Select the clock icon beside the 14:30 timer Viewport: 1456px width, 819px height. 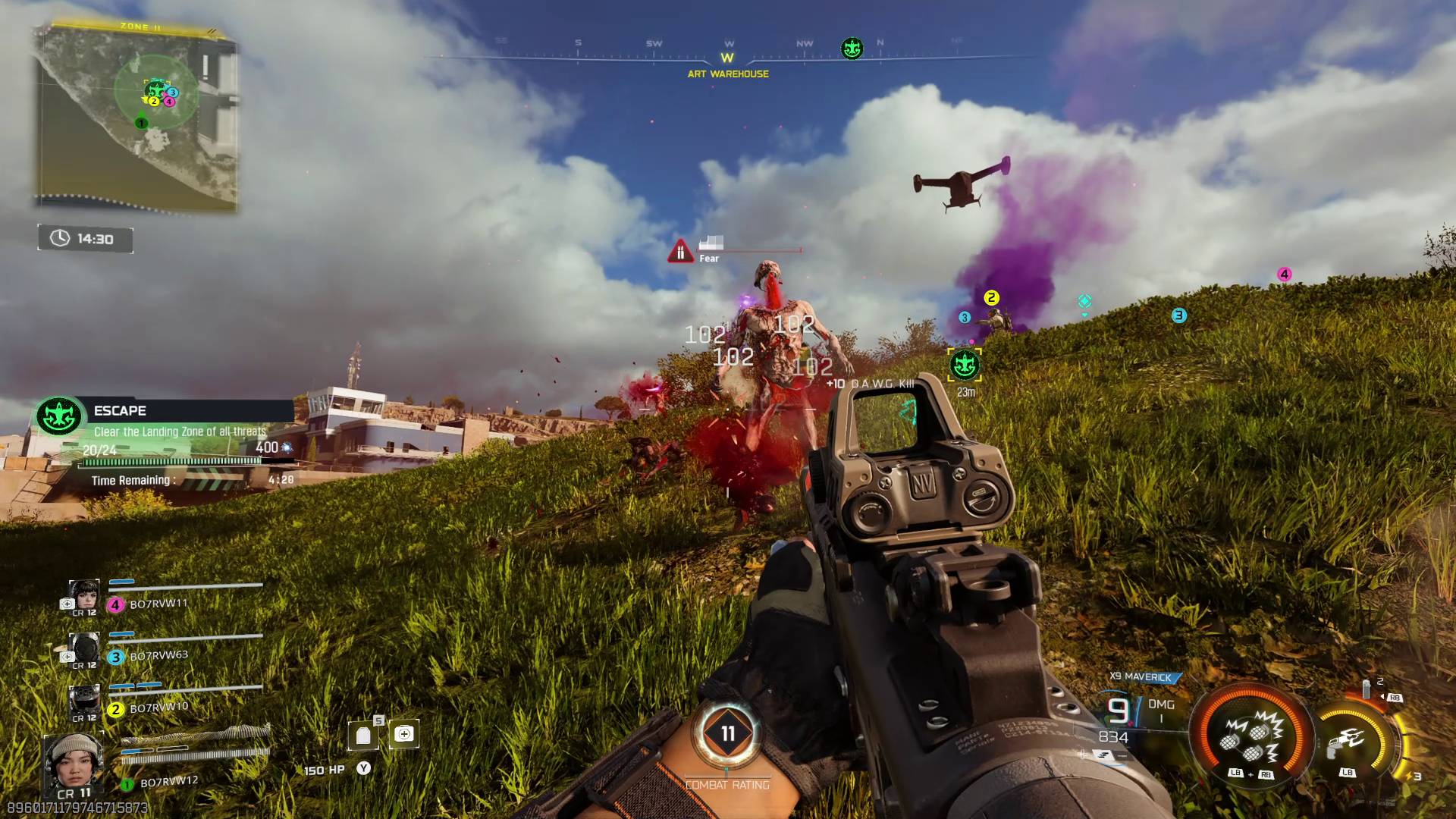59,239
